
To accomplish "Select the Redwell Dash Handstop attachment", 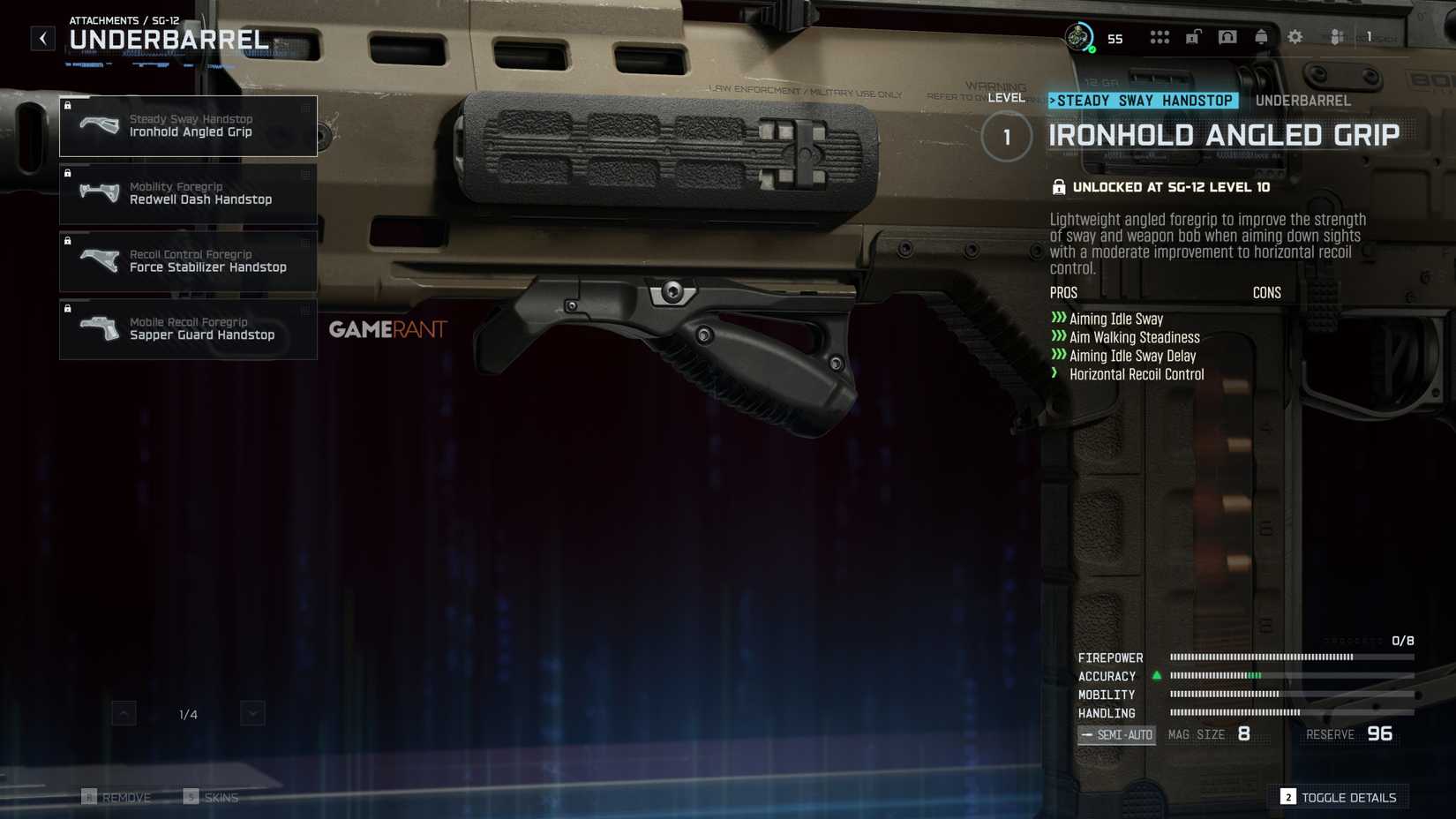I will [x=188, y=193].
